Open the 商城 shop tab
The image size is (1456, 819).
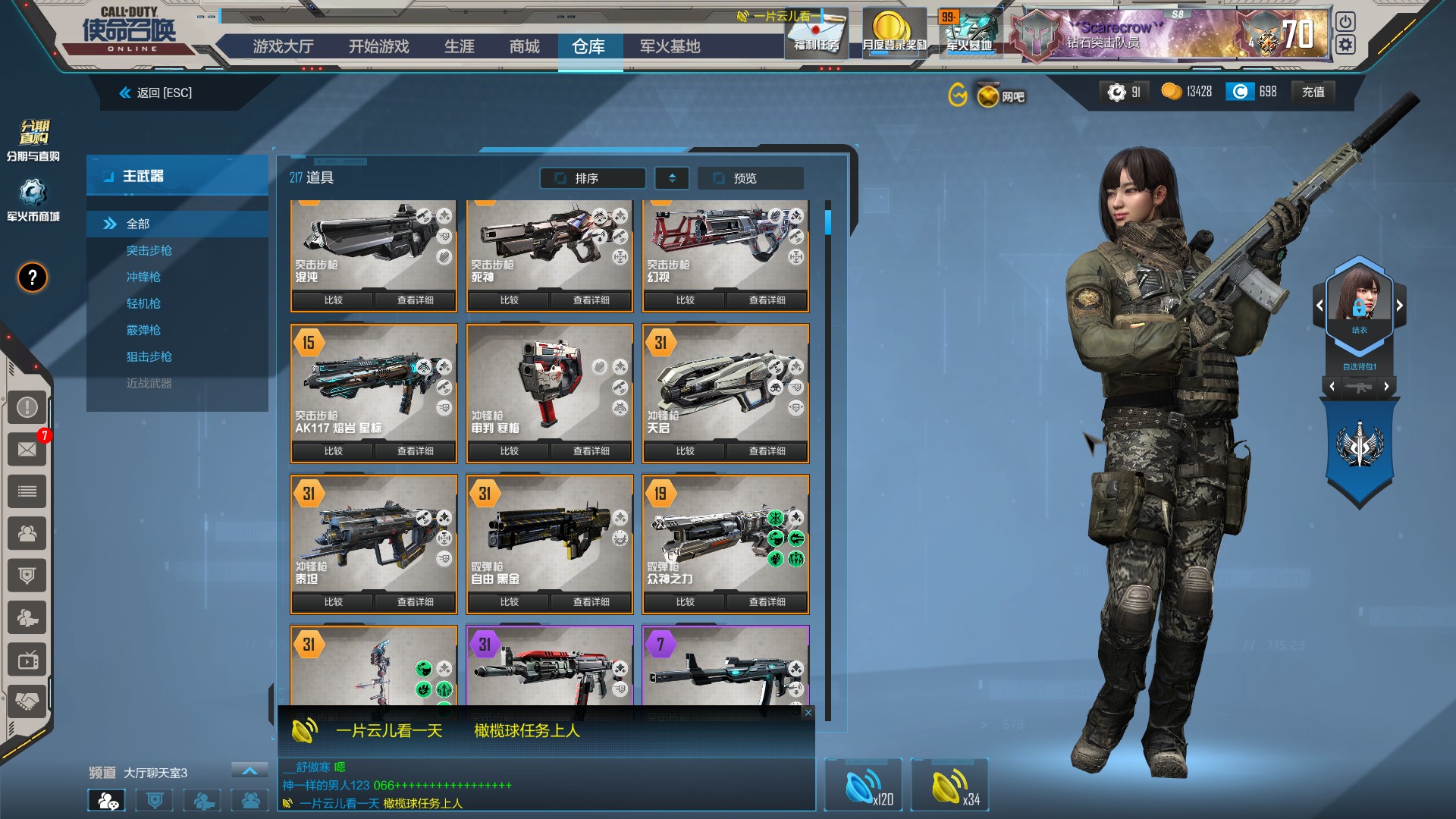click(x=524, y=47)
